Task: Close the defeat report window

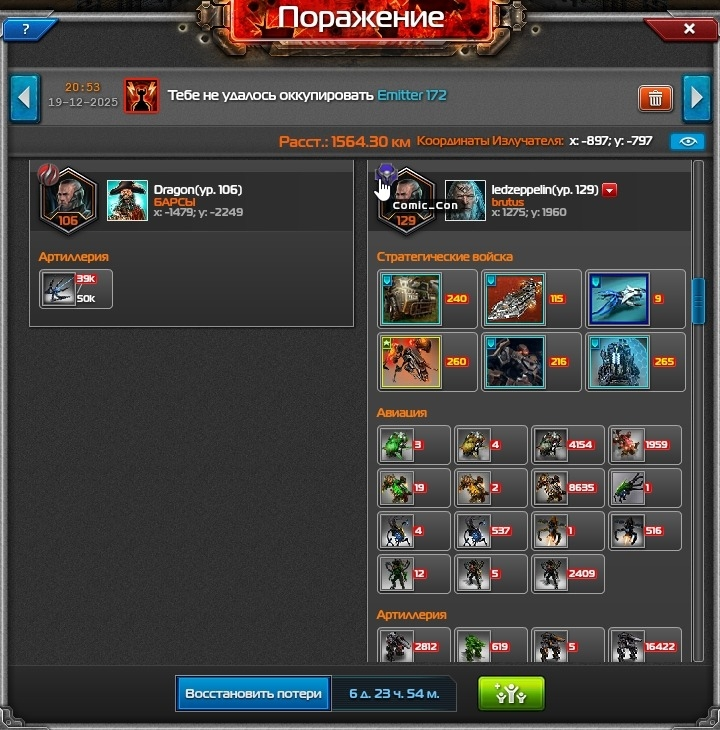Action: pos(689,29)
